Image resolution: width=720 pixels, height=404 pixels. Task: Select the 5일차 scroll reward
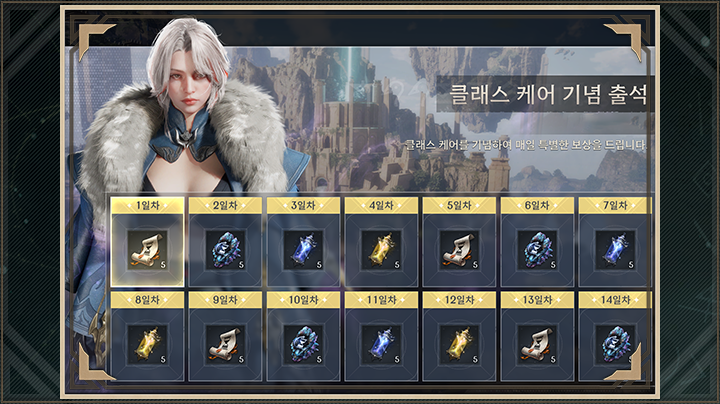(x=459, y=249)
